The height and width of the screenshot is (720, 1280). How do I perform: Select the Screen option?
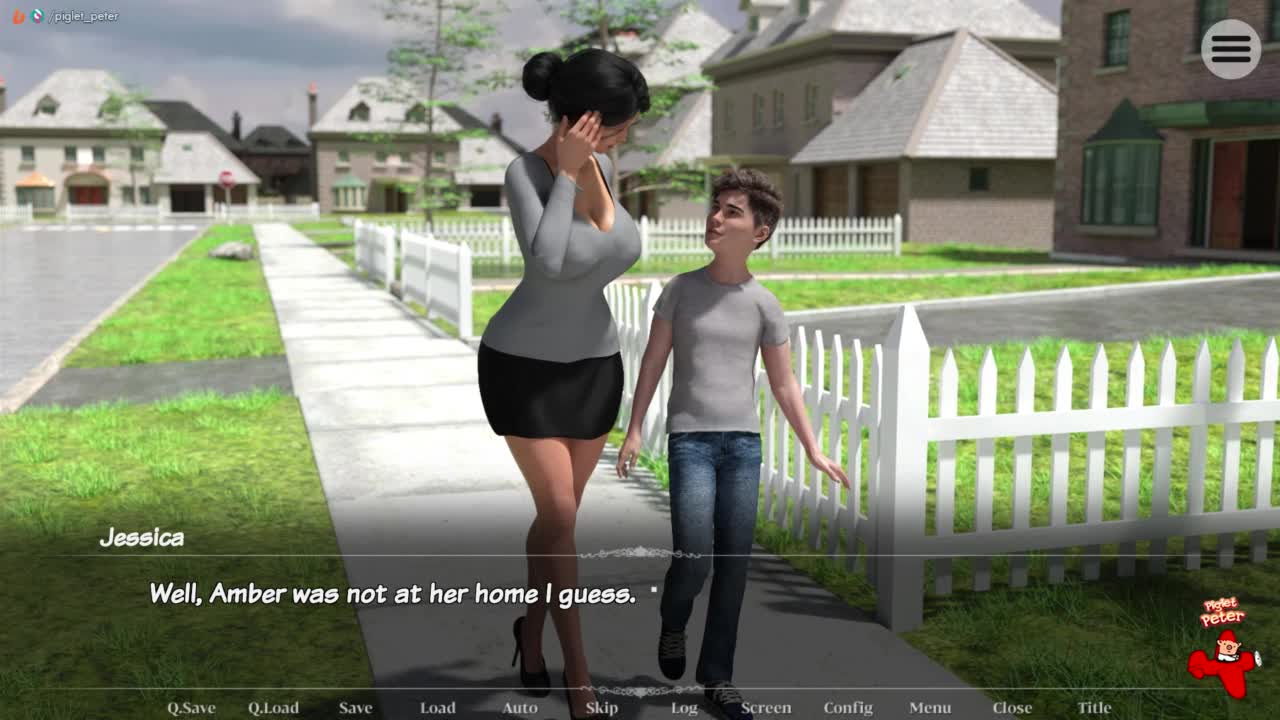[766, 707]
